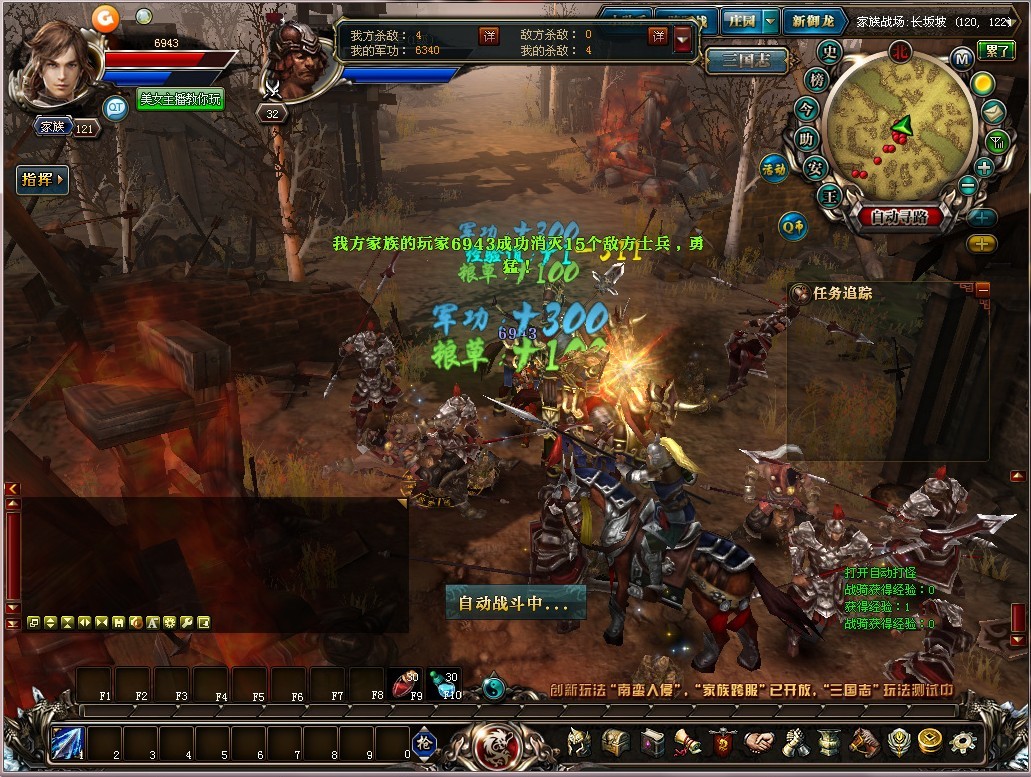The width and height of the screenshot is (1031, 777).
Task: Open the helmet character icon
Action: tap(578, 742)
